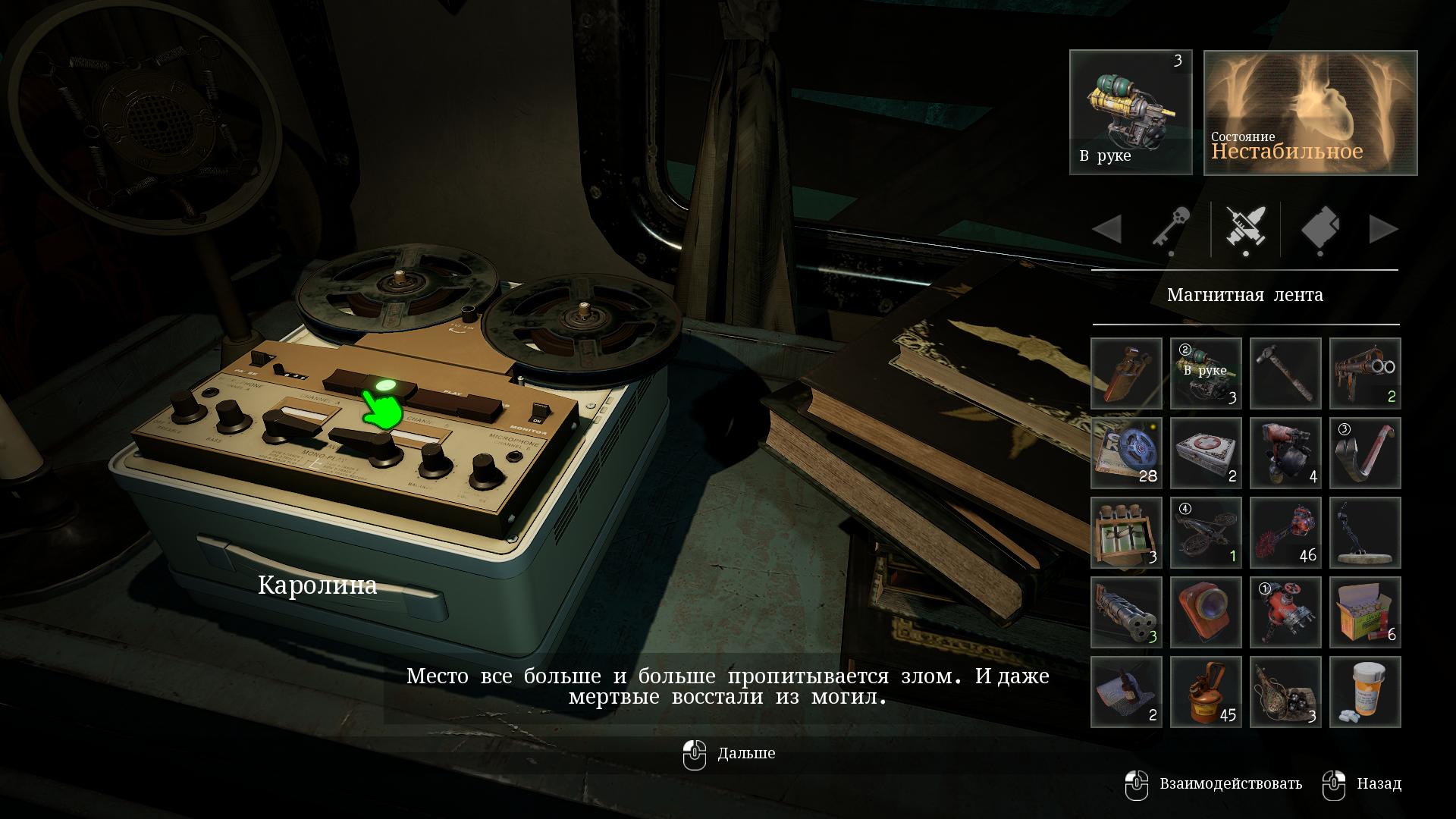The image size is (1456, 819).
Task: Go to the previous inventory category arrow
Action: pyautogui.click(x=1107, y=229)
